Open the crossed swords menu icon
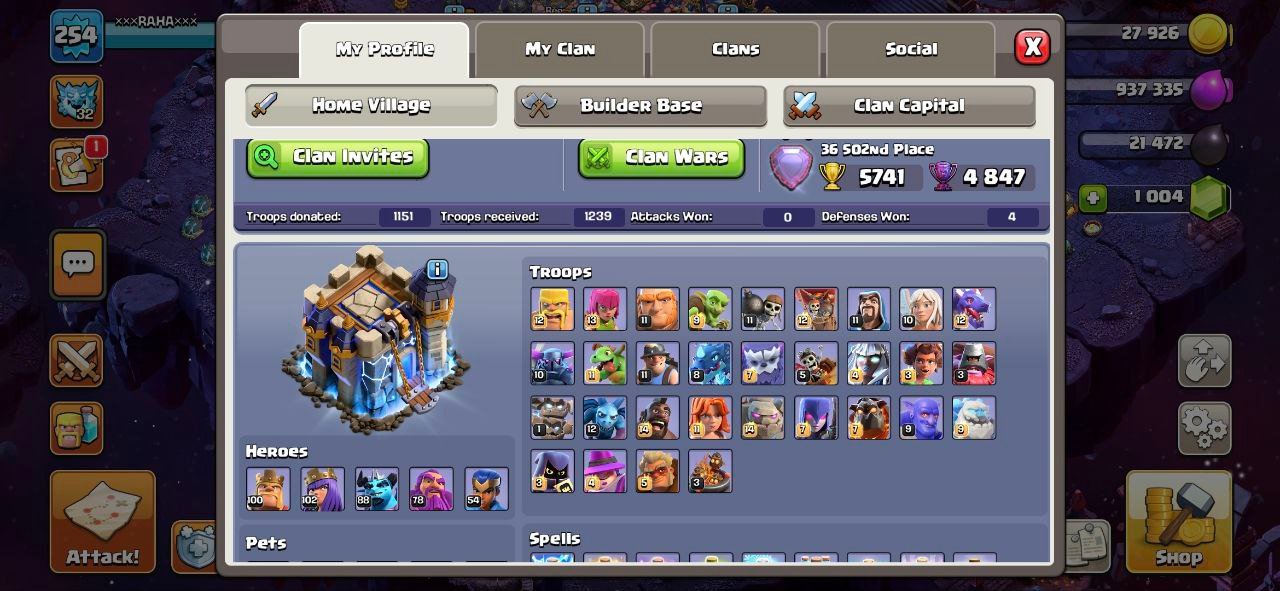 (77, 360)
